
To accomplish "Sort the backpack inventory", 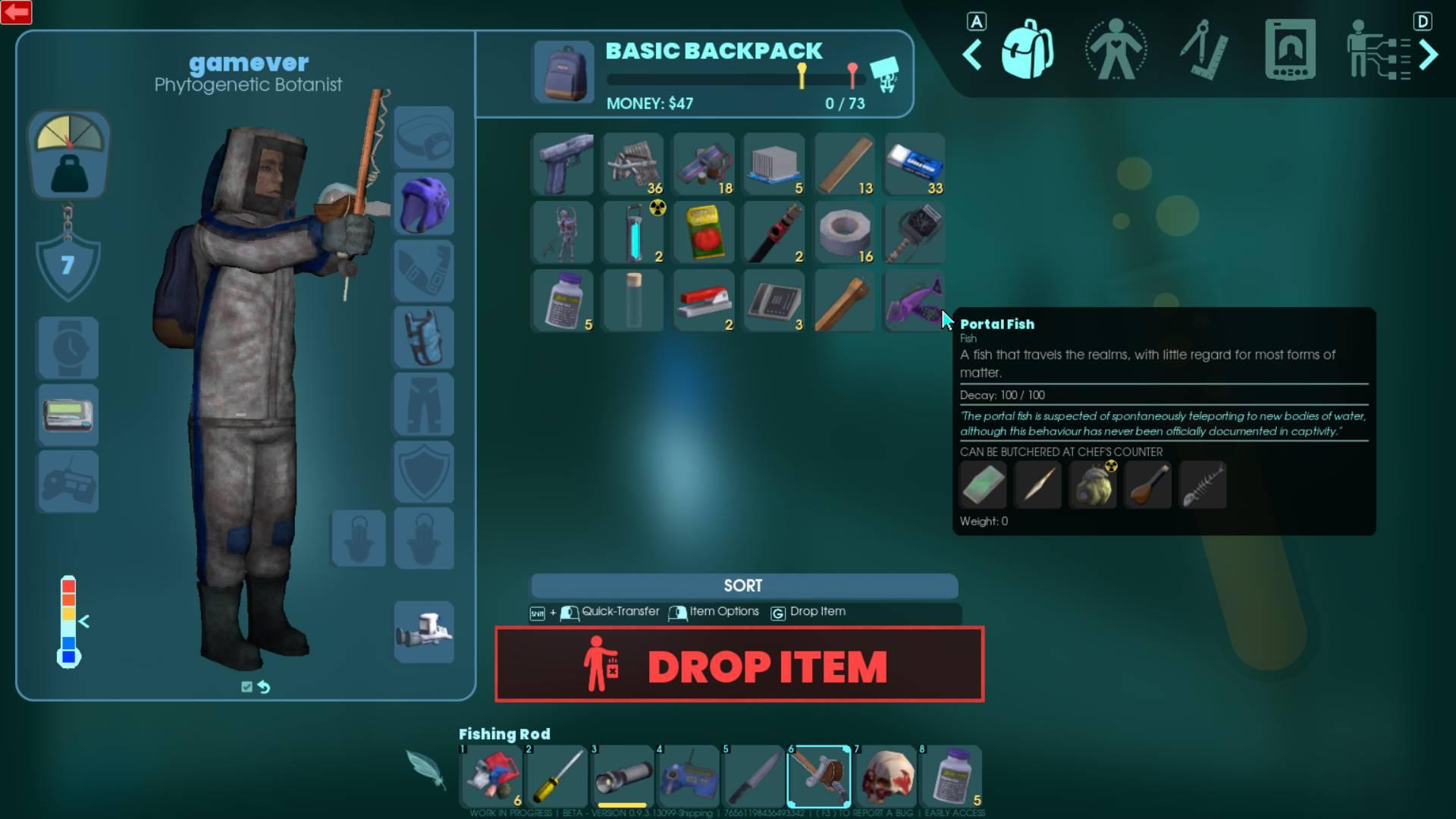I will point(743,585).
